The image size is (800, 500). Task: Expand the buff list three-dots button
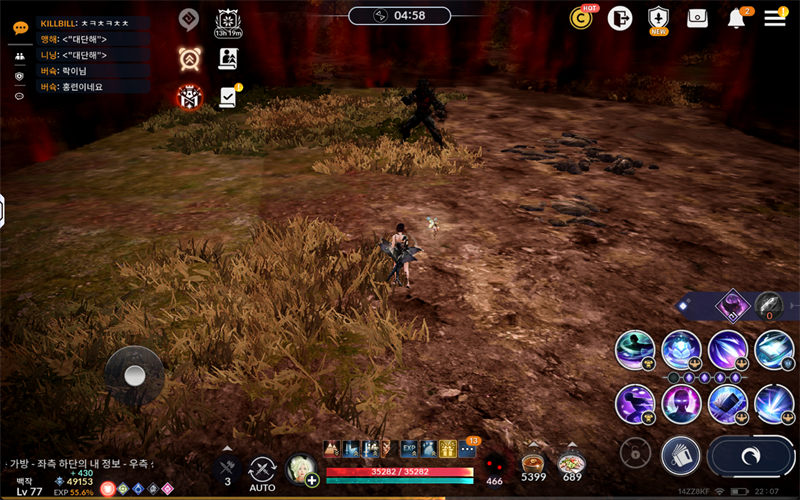467,449
